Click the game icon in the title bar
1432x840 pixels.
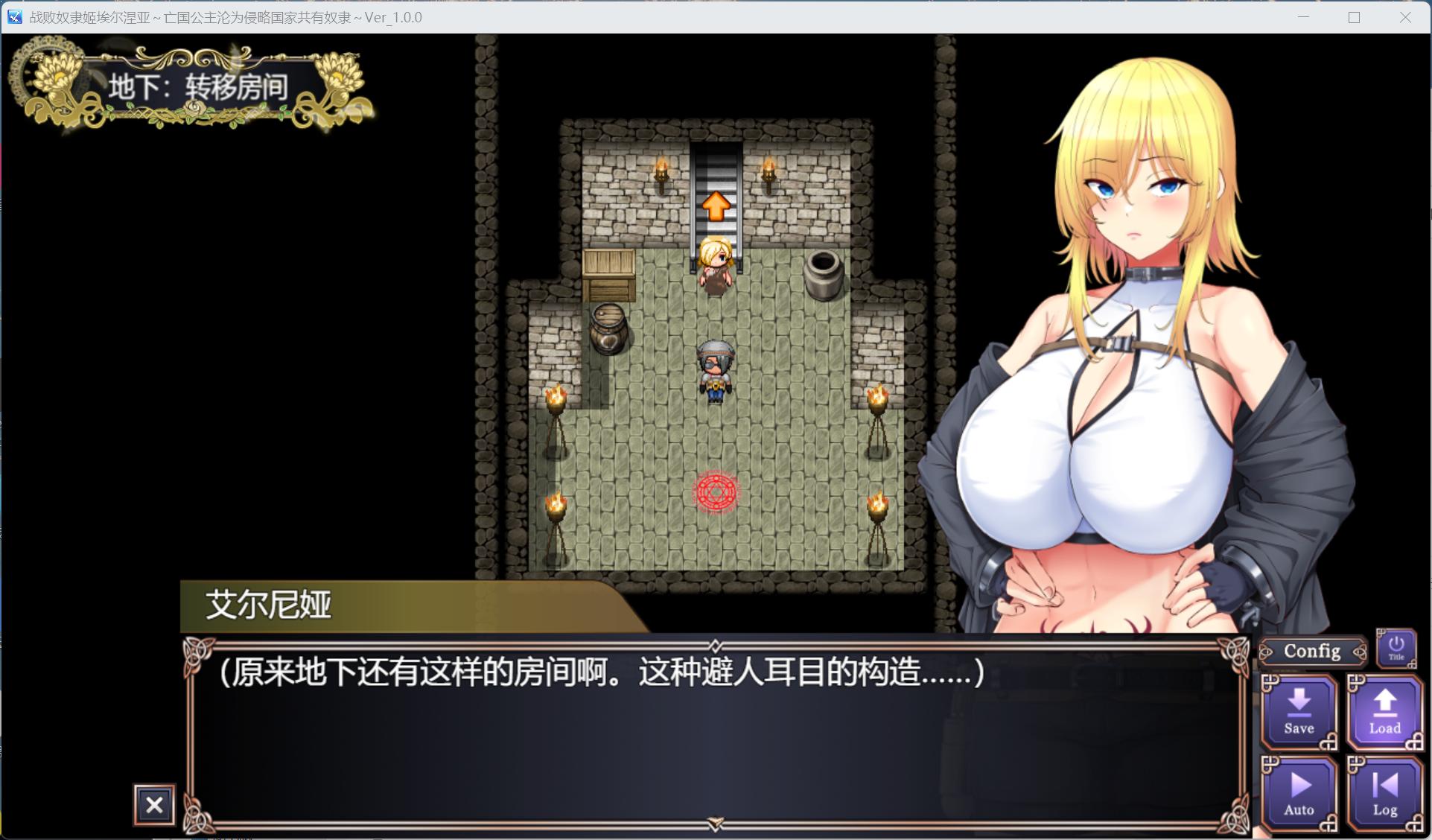13,16
